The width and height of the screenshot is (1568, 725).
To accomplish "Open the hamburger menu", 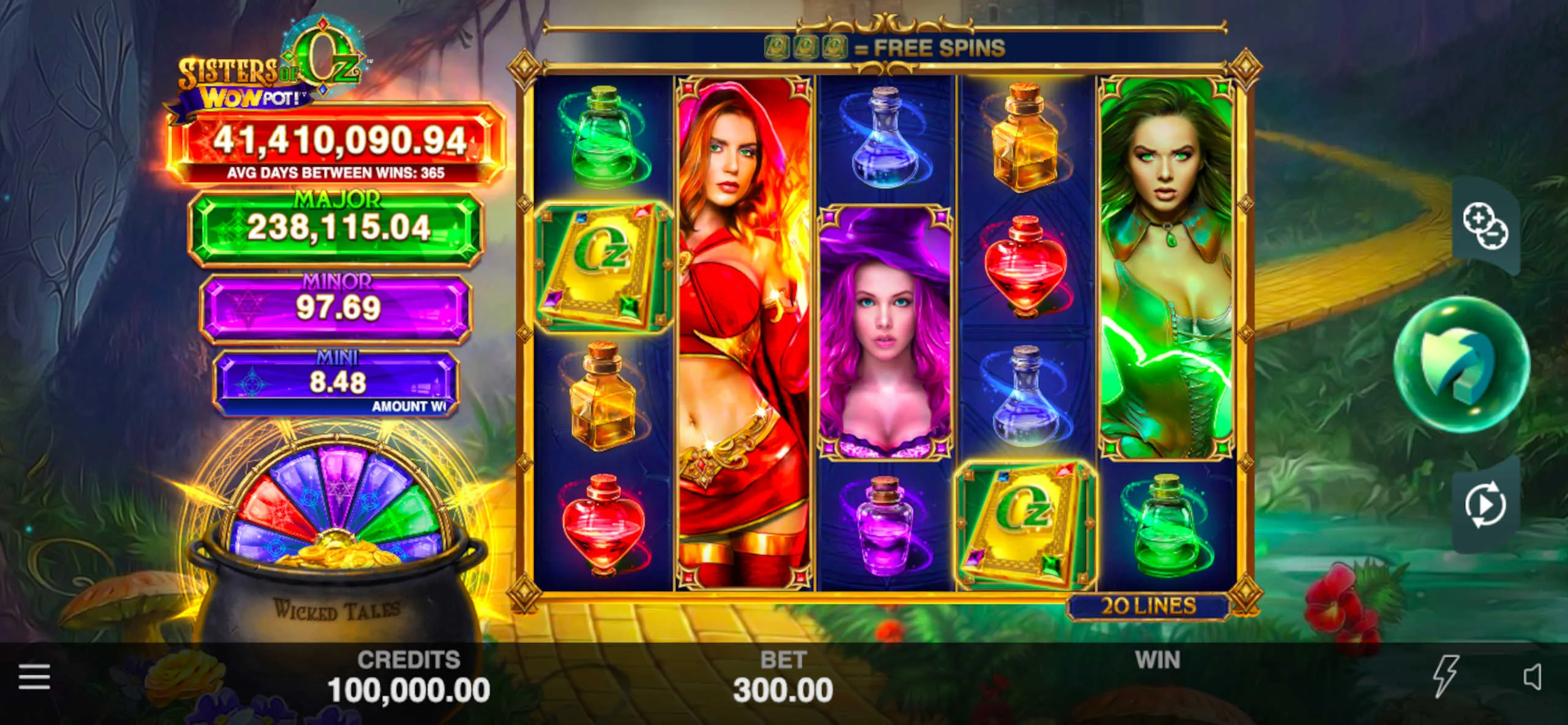I will tap(34, 677).
